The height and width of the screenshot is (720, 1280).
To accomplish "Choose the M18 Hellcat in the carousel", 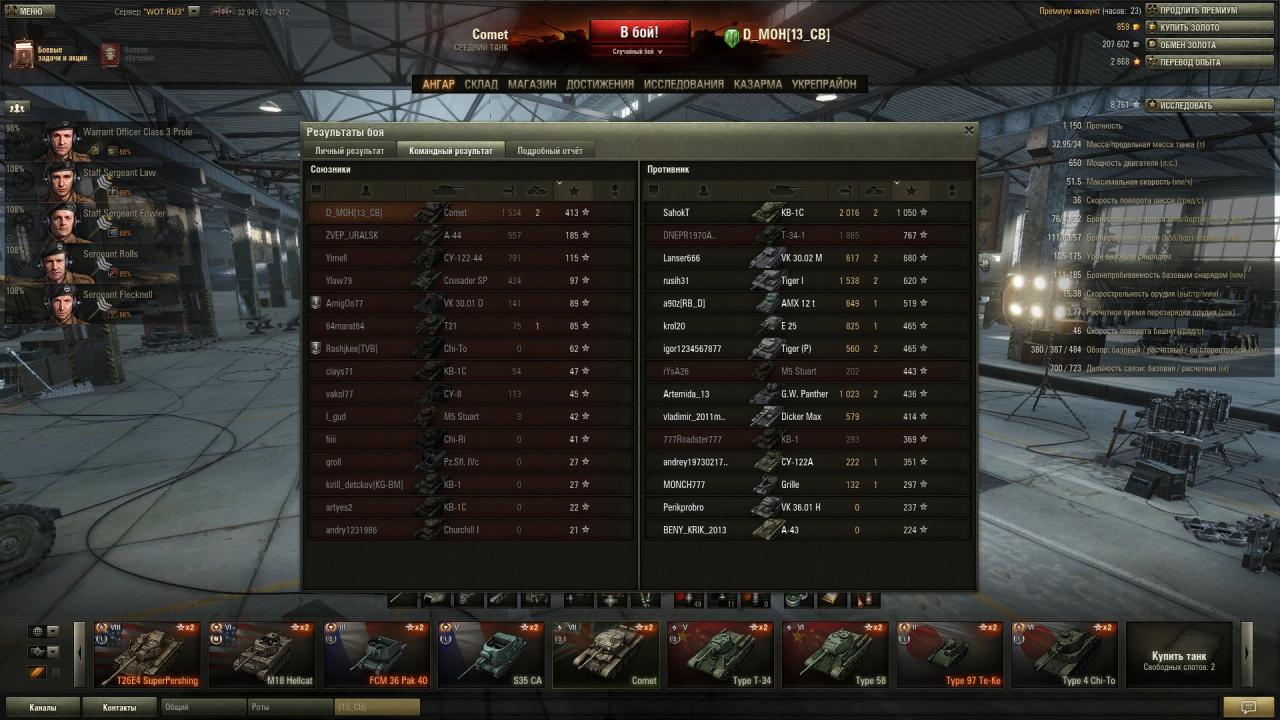I will click(x=261, y=655).
